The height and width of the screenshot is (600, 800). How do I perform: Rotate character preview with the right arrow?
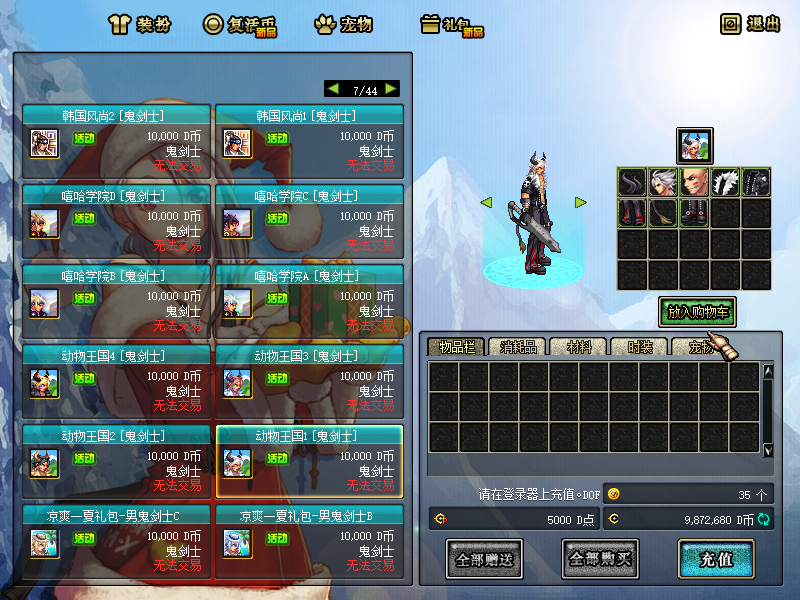(580, 202)
